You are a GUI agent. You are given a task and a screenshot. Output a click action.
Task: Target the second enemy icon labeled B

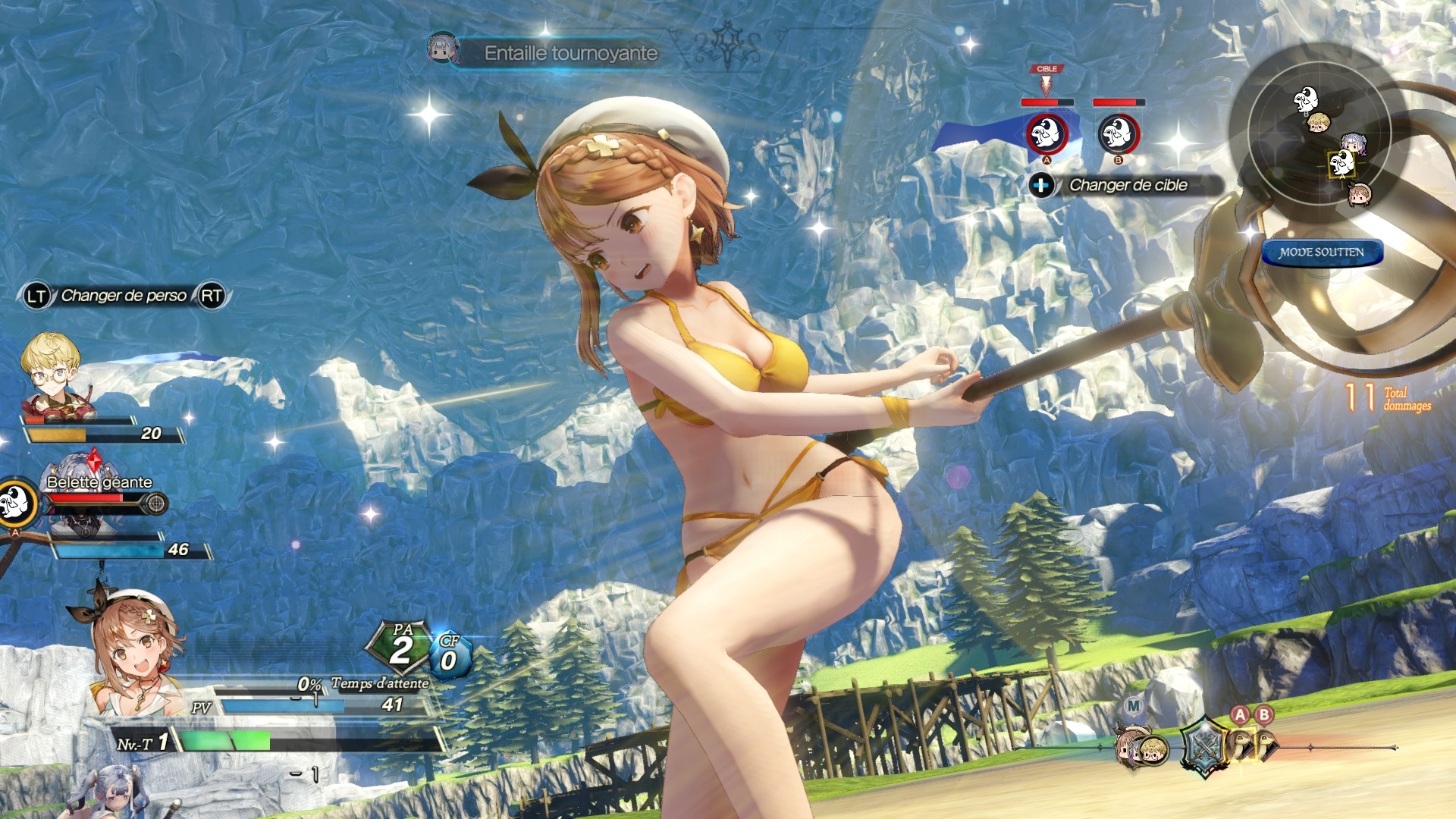pyautogui.click(x=1119, y=134)
